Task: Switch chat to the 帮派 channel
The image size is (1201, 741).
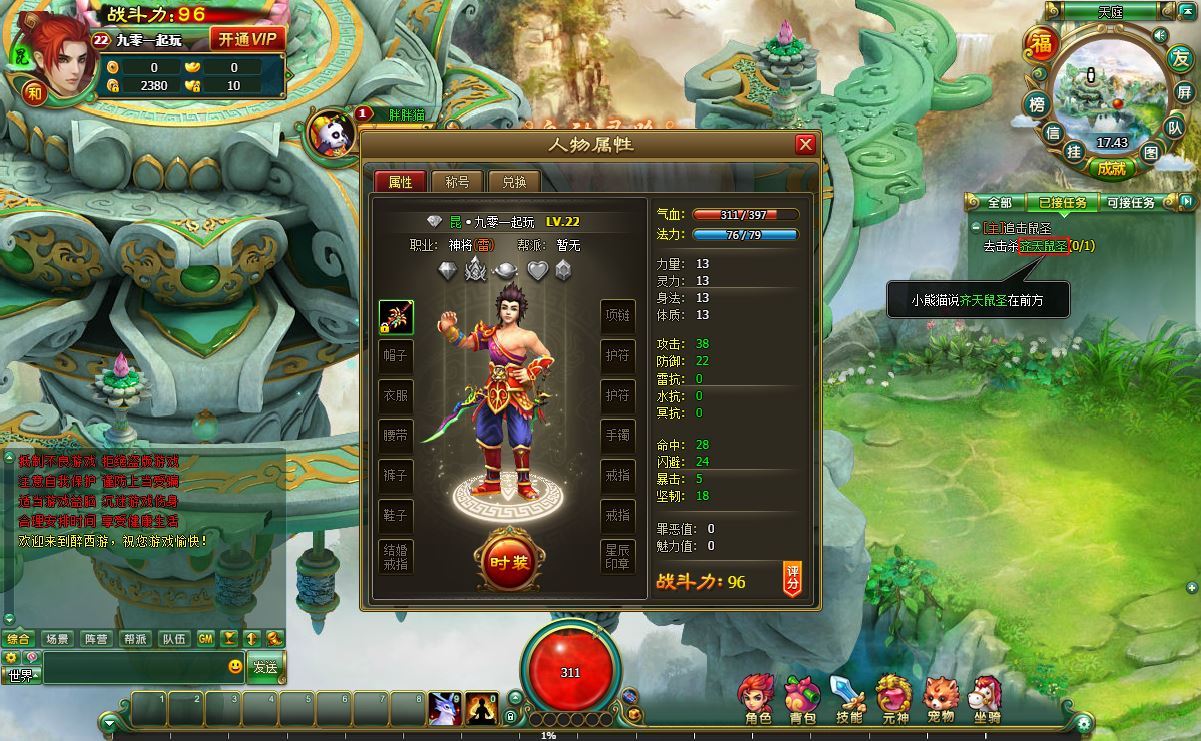Action: [135, 639]
